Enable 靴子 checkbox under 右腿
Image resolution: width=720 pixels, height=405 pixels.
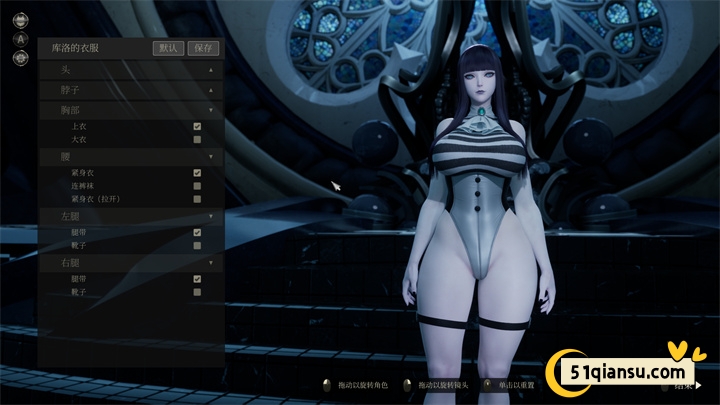pyautogui.click(x=197, y=292)
